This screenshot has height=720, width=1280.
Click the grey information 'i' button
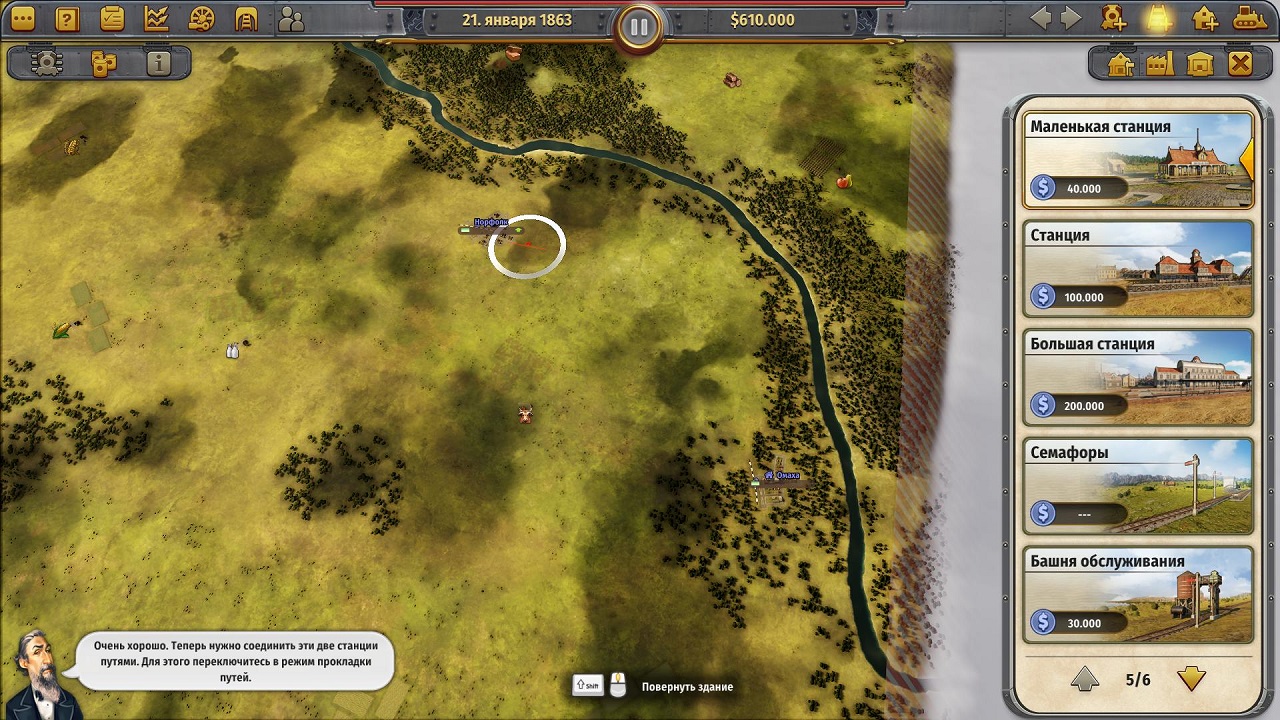[158, 64]
